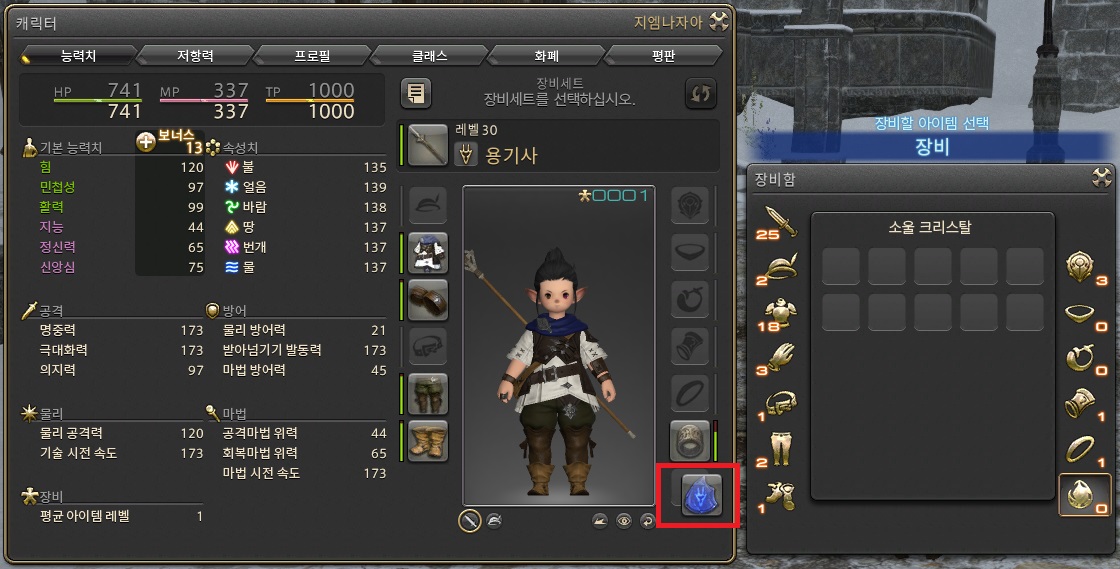Open the gear set list button
The height and width of the screenshot is (569, 1120).
click(416, 93)
